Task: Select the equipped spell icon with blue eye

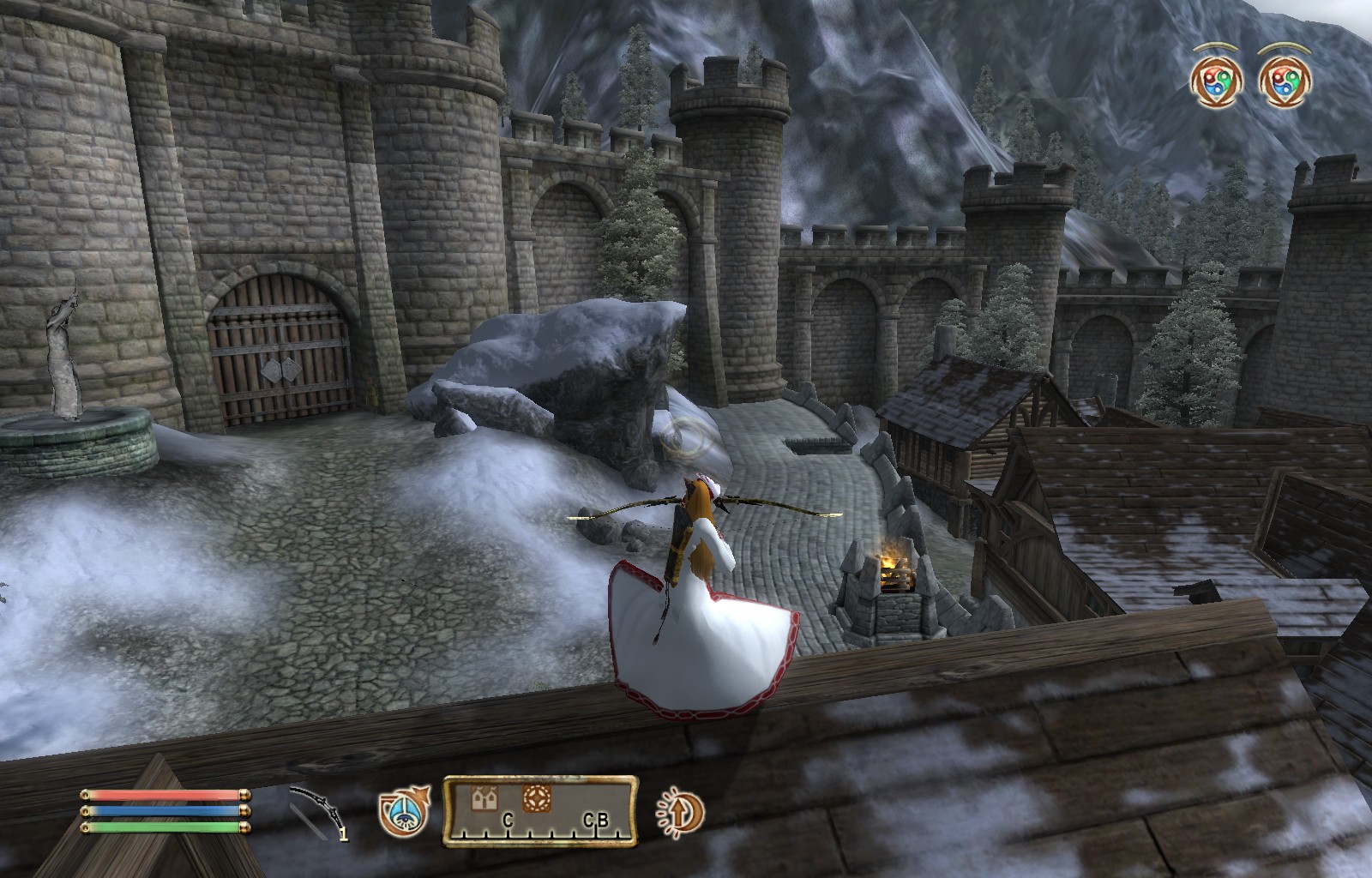Action: [x=402, y=812]
